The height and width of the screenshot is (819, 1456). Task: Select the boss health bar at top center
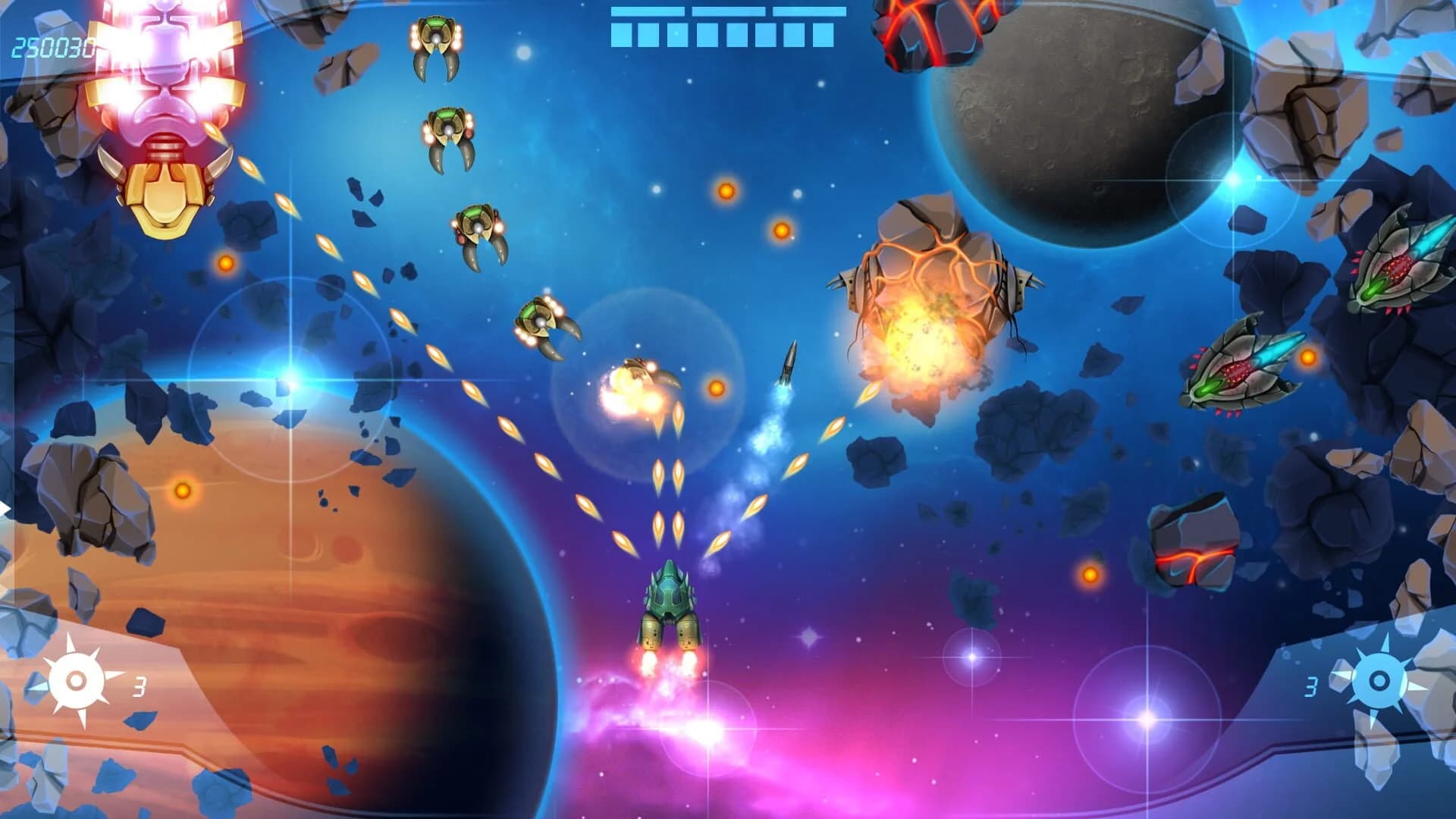pos(724,23)
